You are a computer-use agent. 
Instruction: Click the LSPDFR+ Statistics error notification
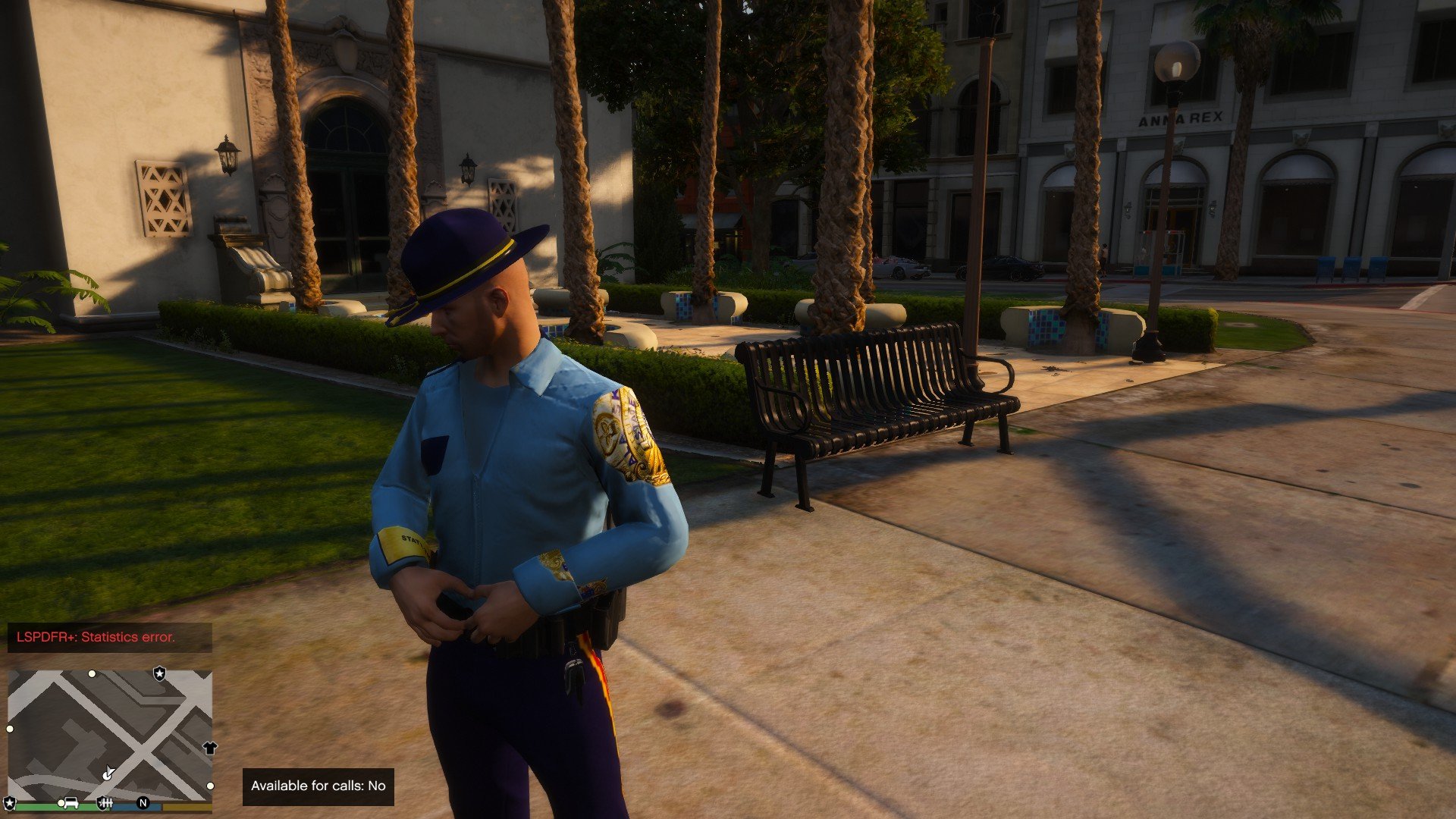click(x=110, y=637)
